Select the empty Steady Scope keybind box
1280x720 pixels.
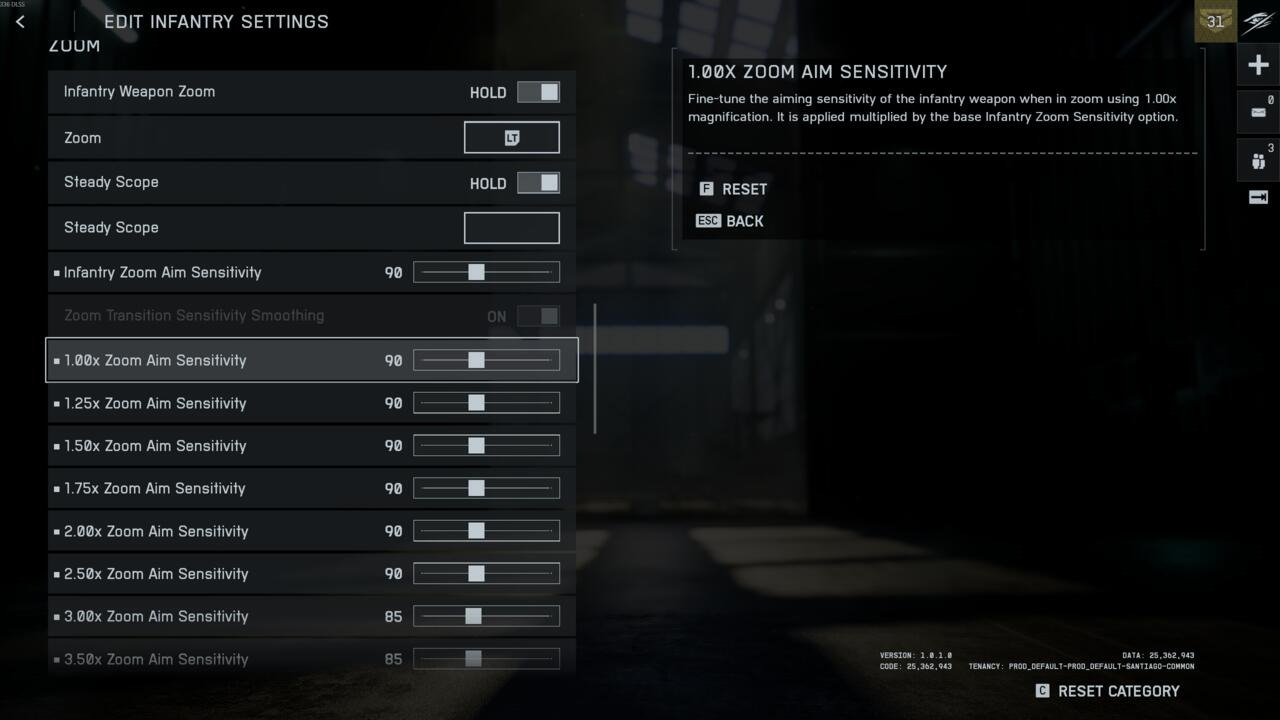pos(511,228)
